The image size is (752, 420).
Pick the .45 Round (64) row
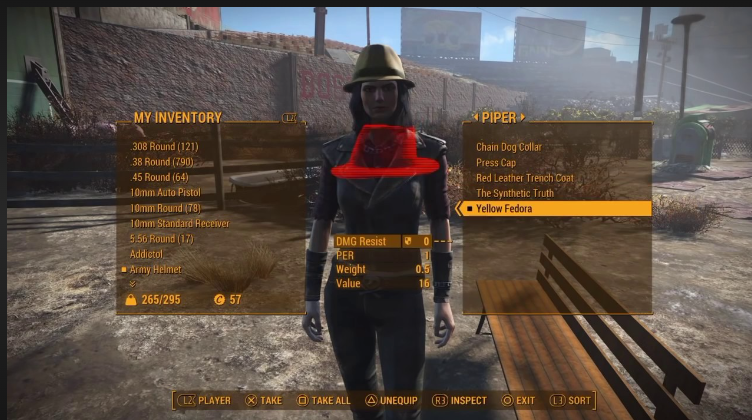(160, 177)
